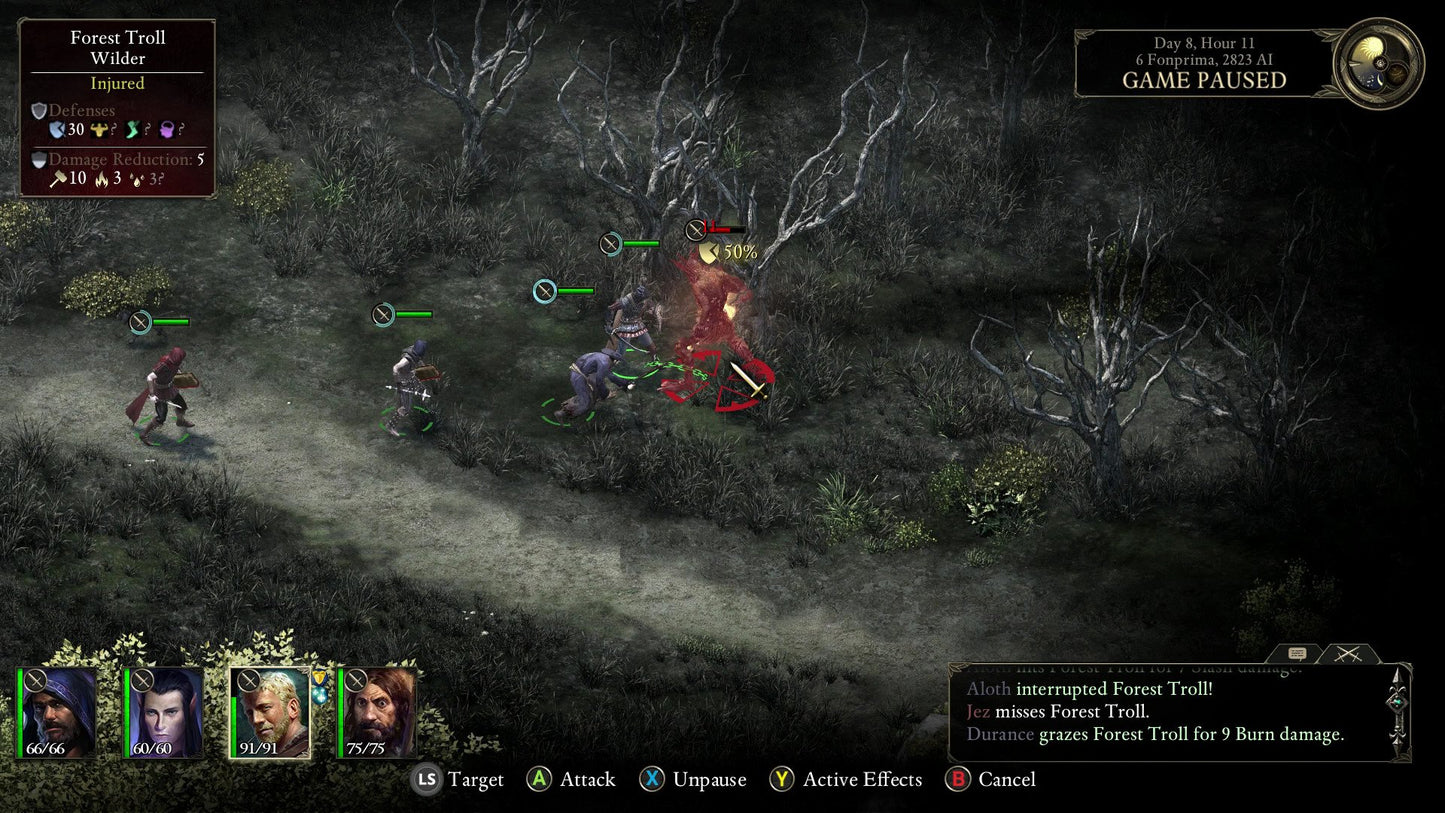Switch to the dialogue log tab
The height and width of the screenshot is (813, 1445).
1297,654
